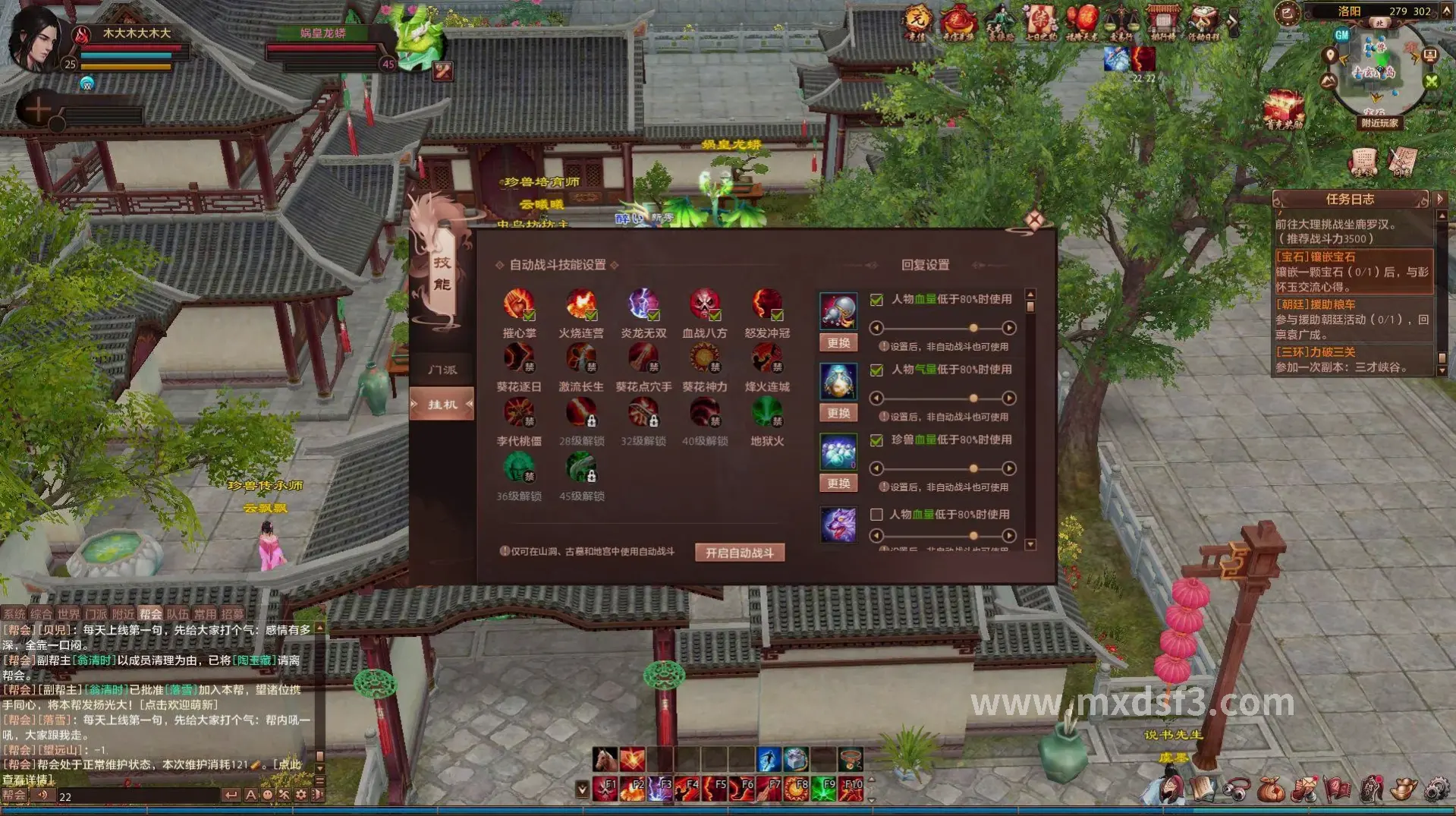The width and height of the screenshot is (1456, 816).
Task: Toggle the 怒发冲冠 skill icon
Action: coord(767,304)
